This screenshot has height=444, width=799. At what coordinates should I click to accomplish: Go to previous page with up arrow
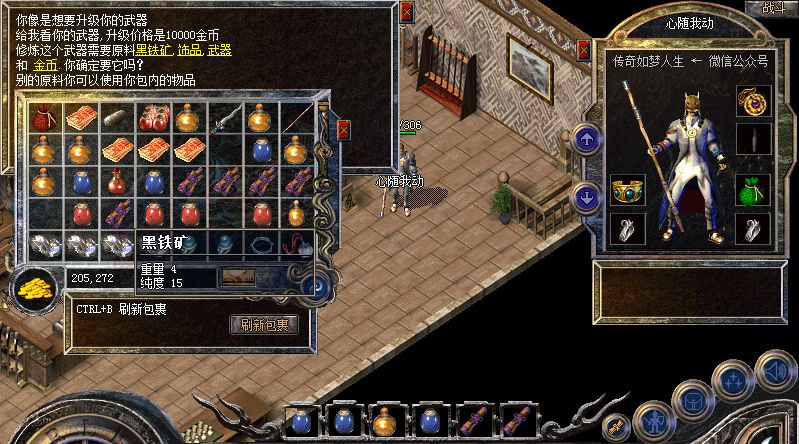(x=589, y=138)
